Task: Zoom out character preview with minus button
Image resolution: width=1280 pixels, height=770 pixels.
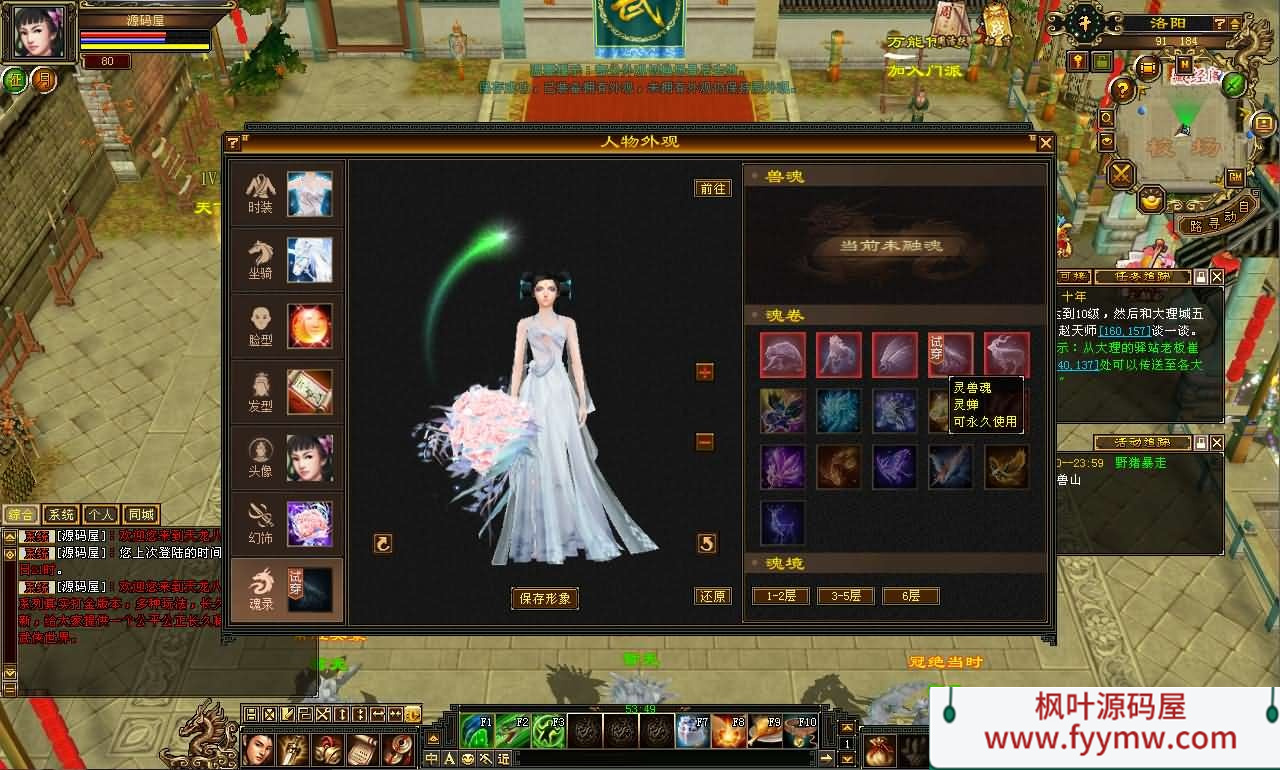Action: point(705,442)
